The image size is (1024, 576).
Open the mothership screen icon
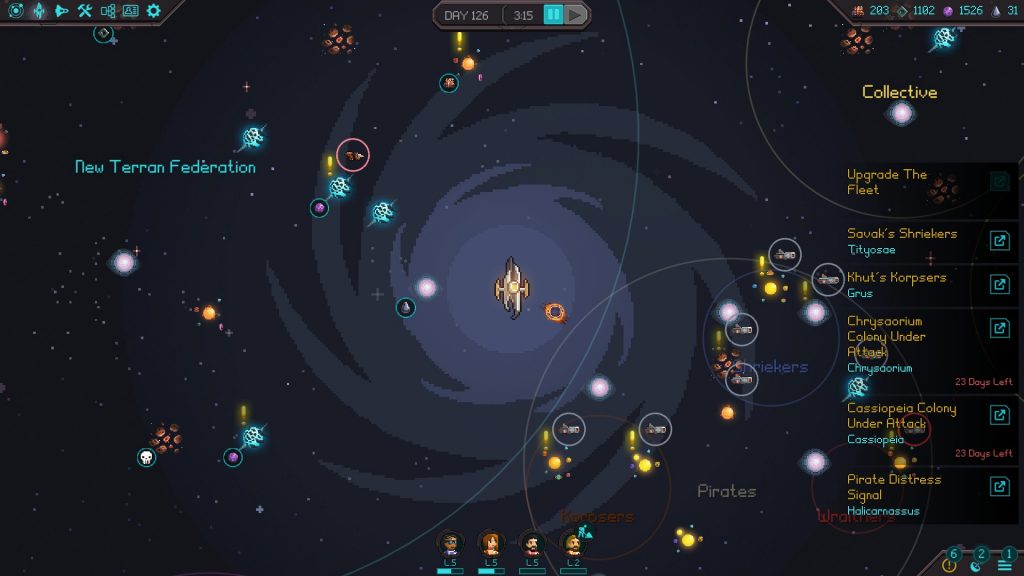click(39, 11)
